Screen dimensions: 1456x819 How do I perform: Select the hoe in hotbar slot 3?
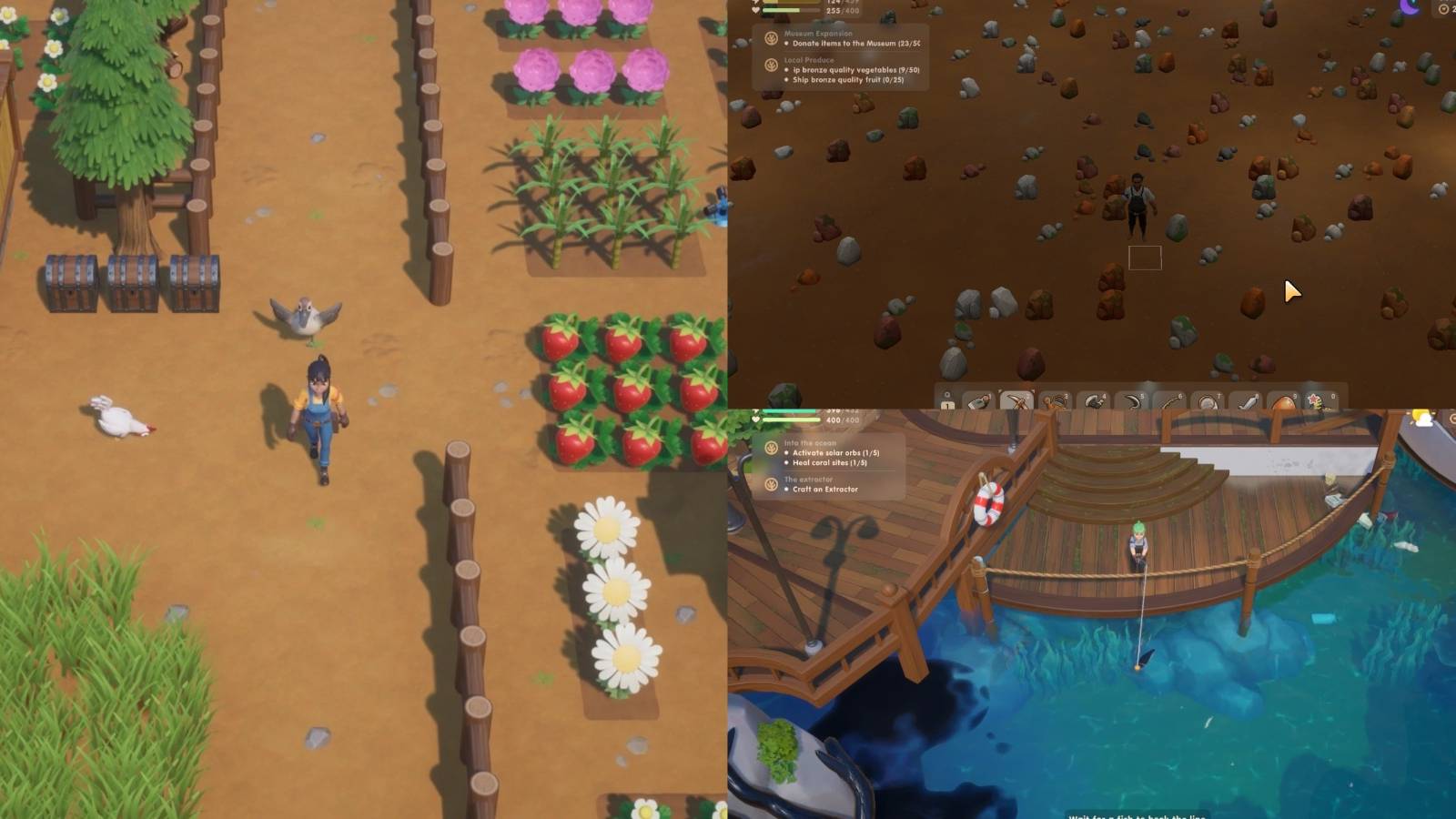pos(1055,402)
